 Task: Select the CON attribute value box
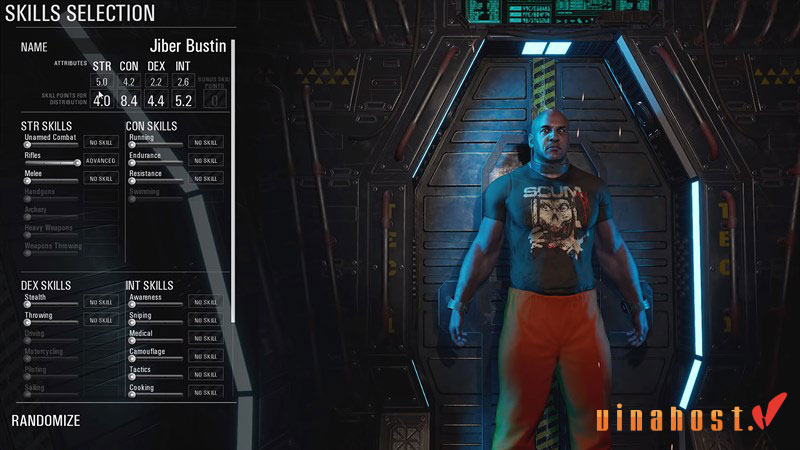129,82
